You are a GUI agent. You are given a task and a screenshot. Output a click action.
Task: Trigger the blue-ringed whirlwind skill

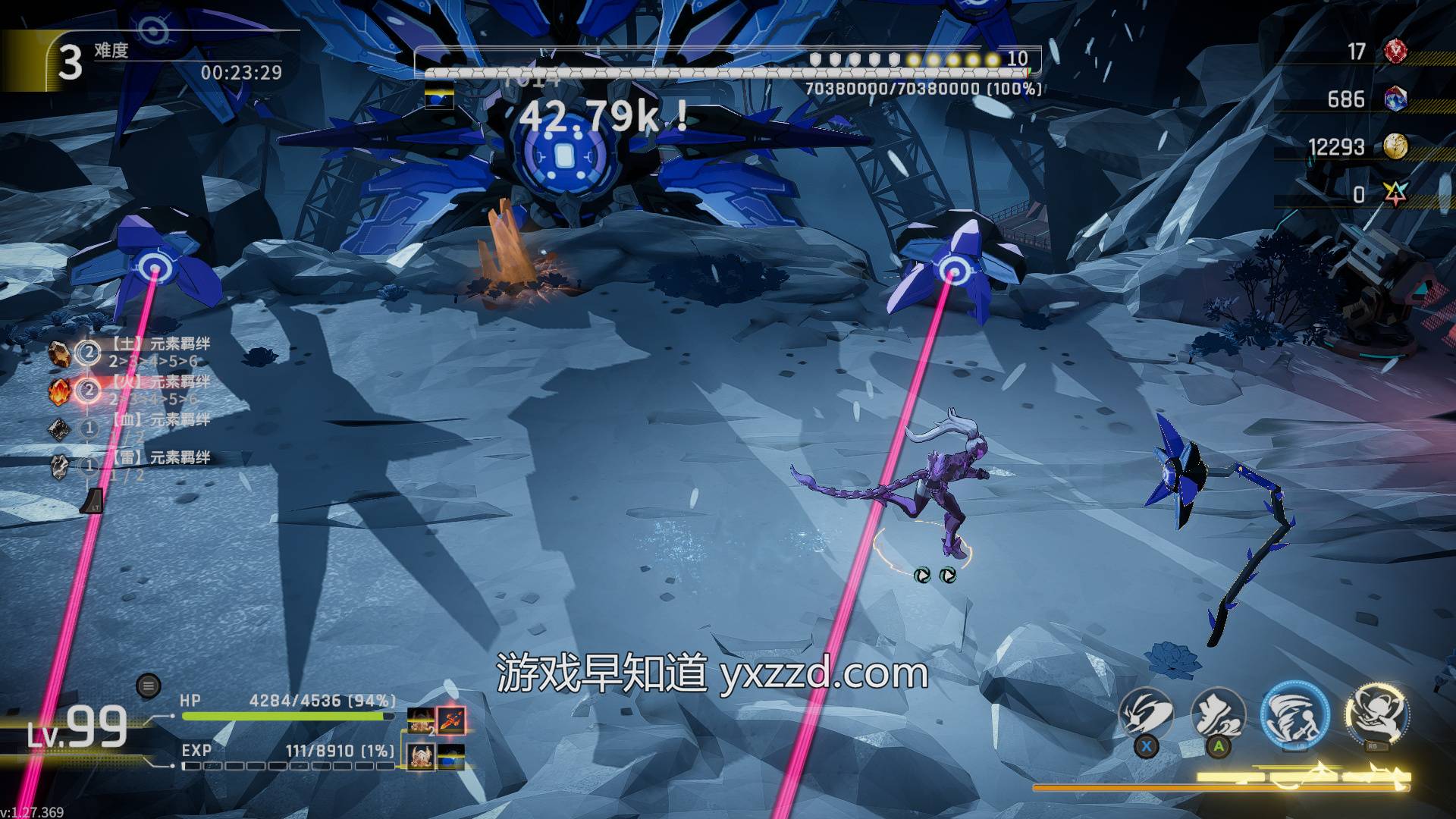(x=1294, y=715)
